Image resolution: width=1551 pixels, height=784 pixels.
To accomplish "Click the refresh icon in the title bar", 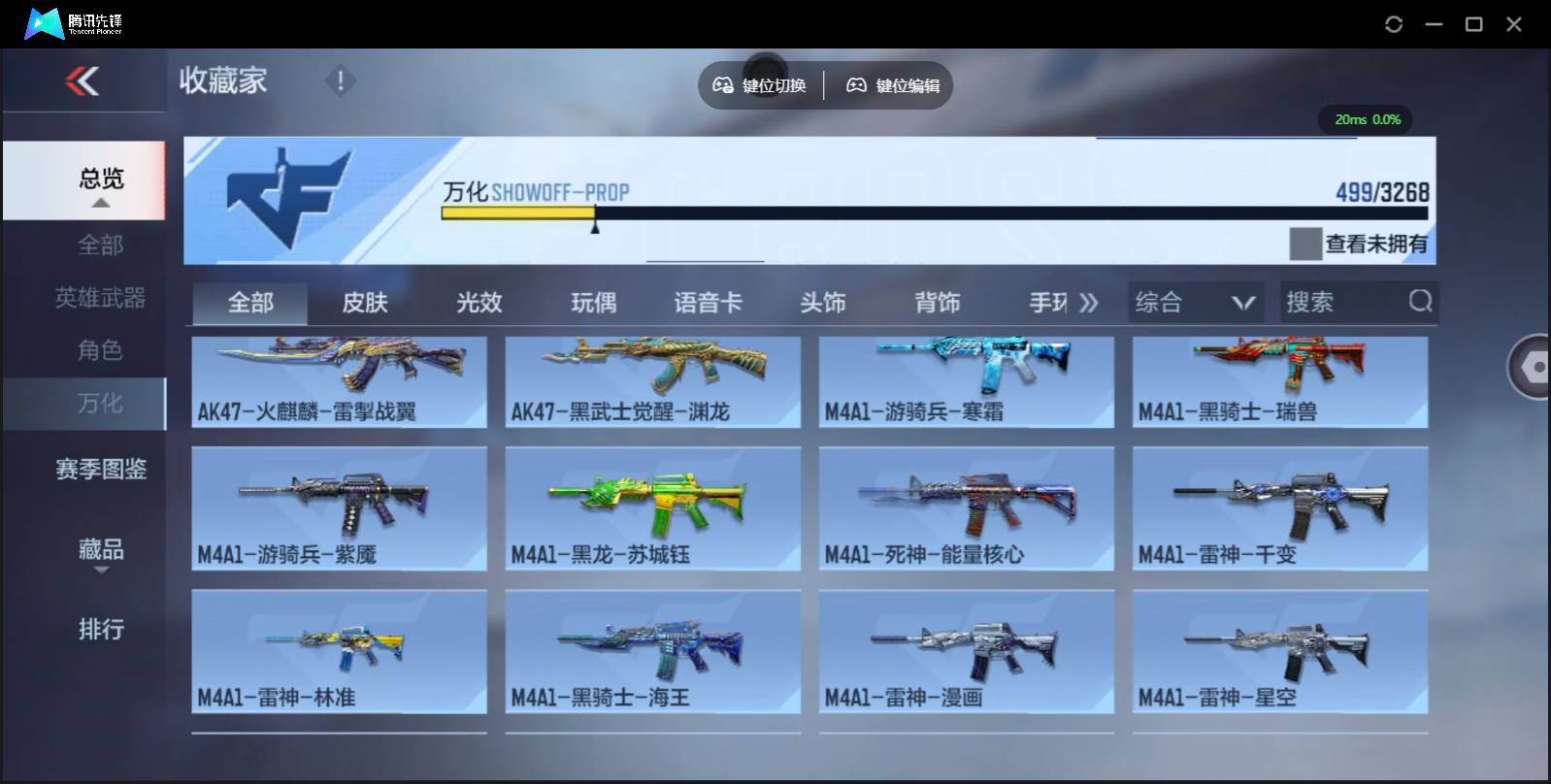I will pyautogui.click(x=1395, y=23).
